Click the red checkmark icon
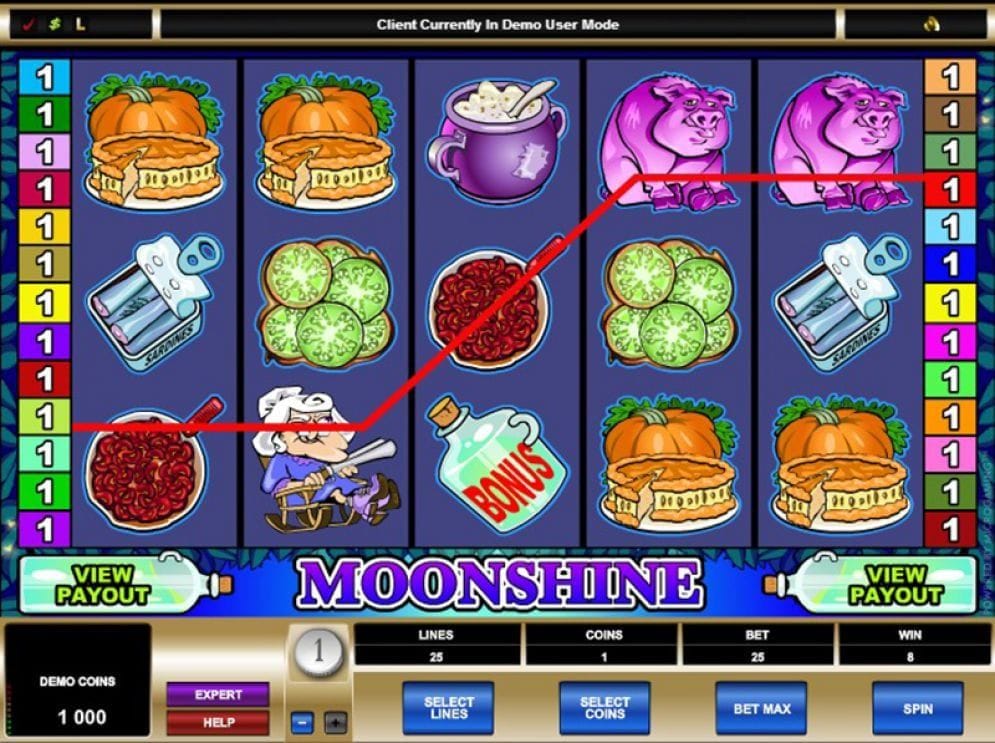The height and width of the screenshot is (743, 995). coord(29,24)
